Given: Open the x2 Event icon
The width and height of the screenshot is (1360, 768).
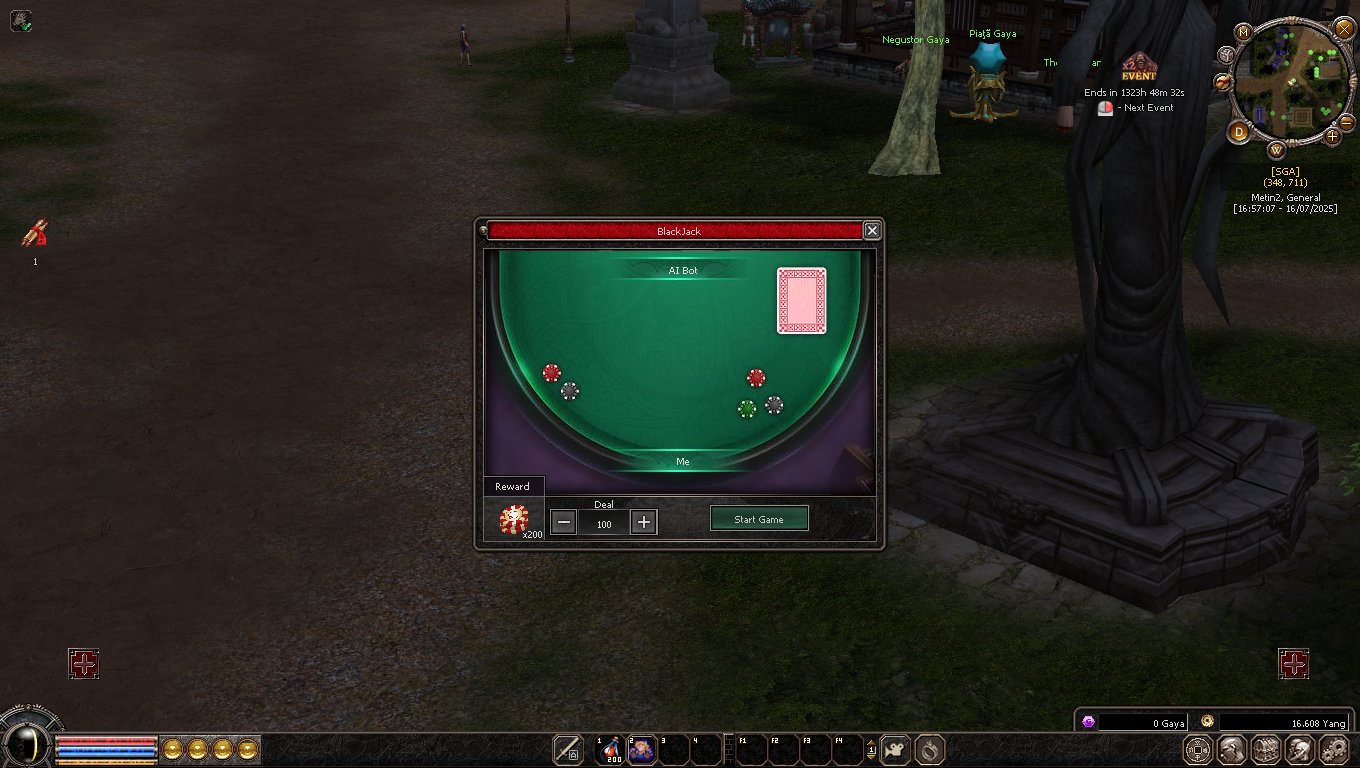Looking at the screenshot, I should 1138,68.
